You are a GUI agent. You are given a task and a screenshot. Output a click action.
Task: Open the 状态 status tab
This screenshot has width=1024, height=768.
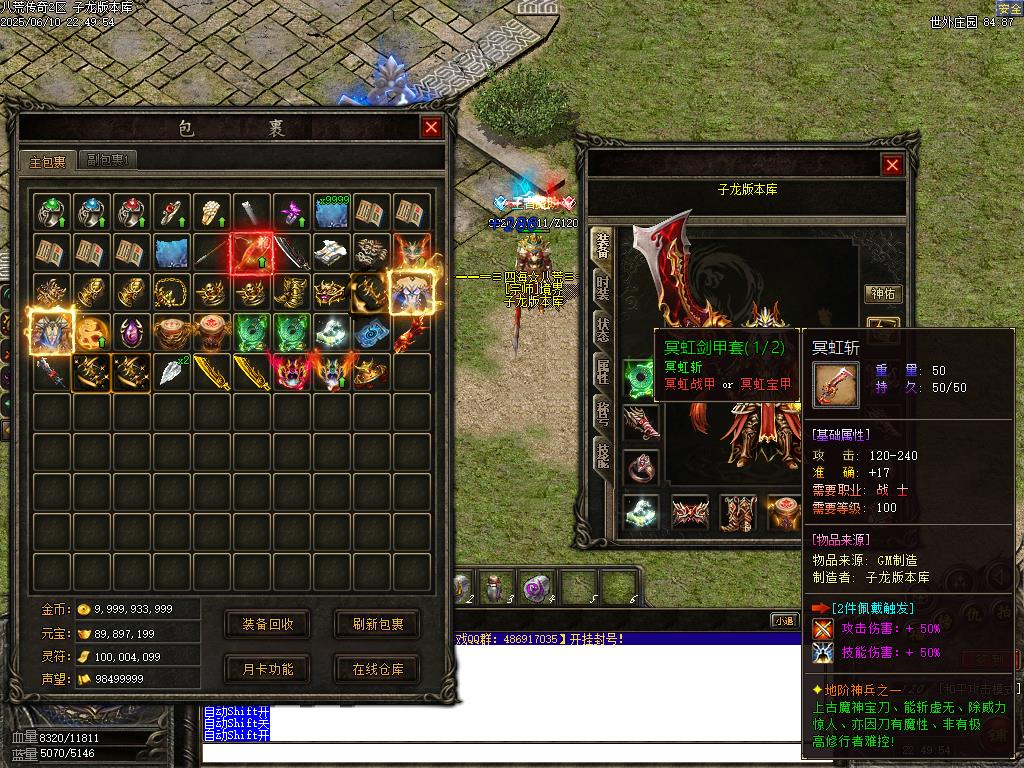(602, 330)
